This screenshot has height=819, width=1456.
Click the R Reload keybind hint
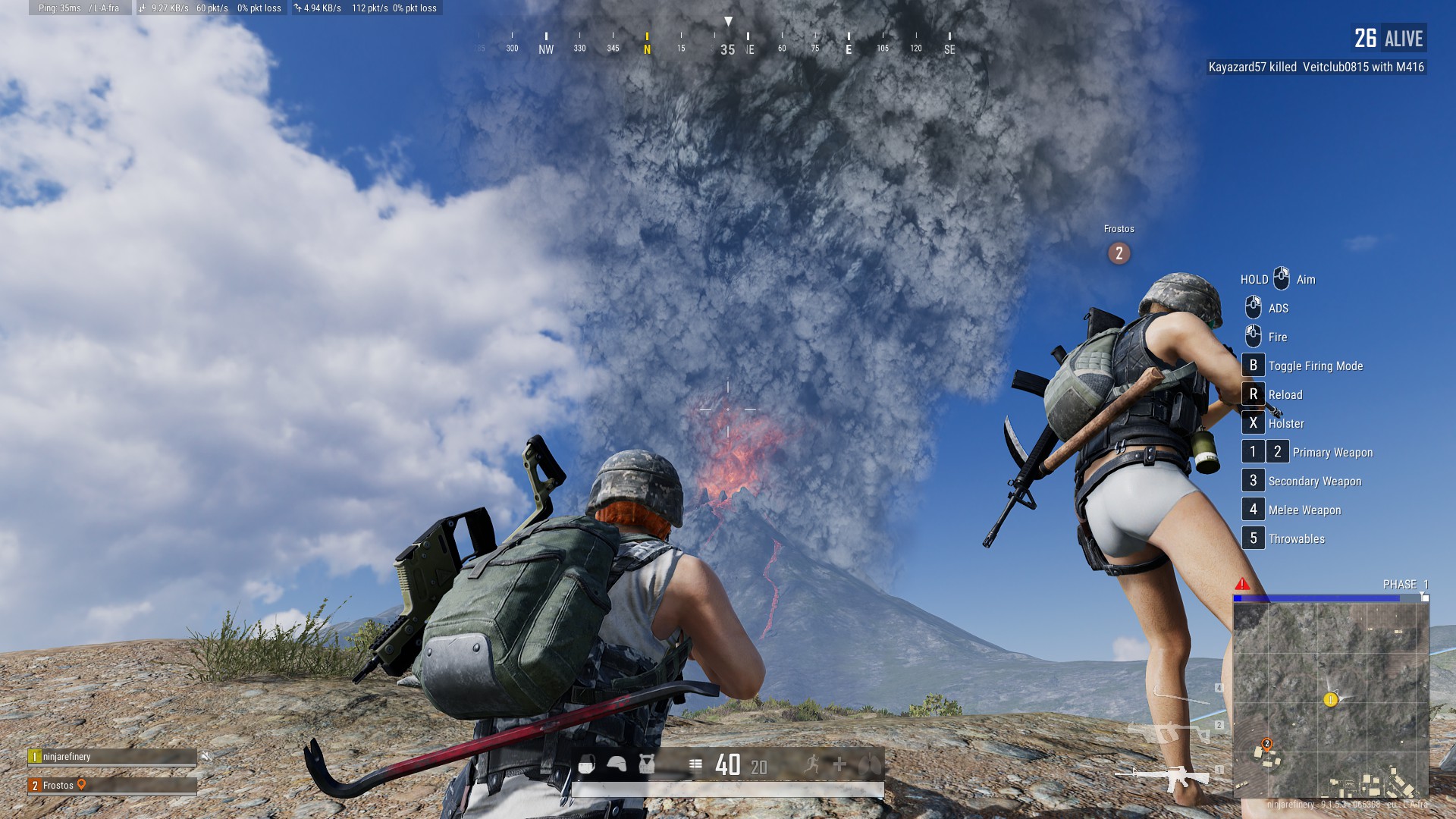coord(1253,394)
